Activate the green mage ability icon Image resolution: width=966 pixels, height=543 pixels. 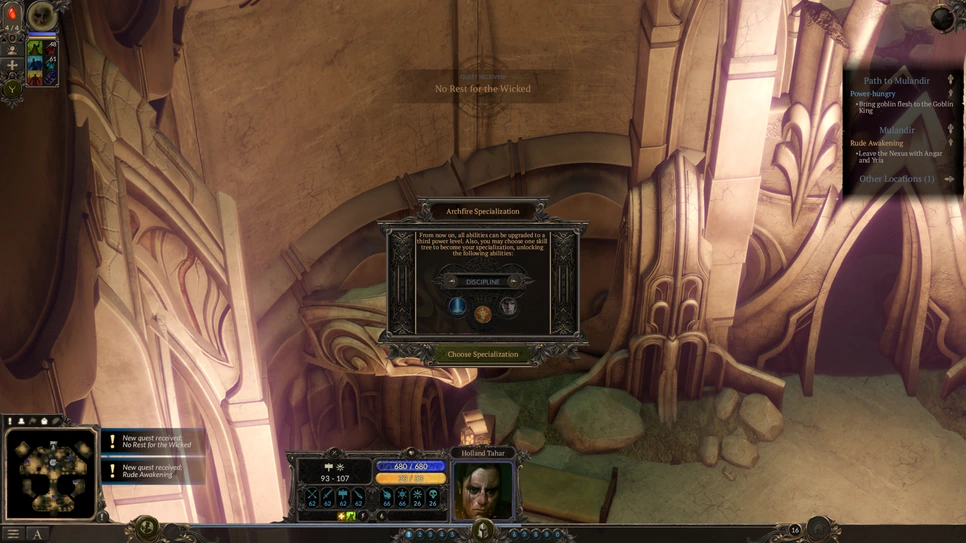[35, 47]
